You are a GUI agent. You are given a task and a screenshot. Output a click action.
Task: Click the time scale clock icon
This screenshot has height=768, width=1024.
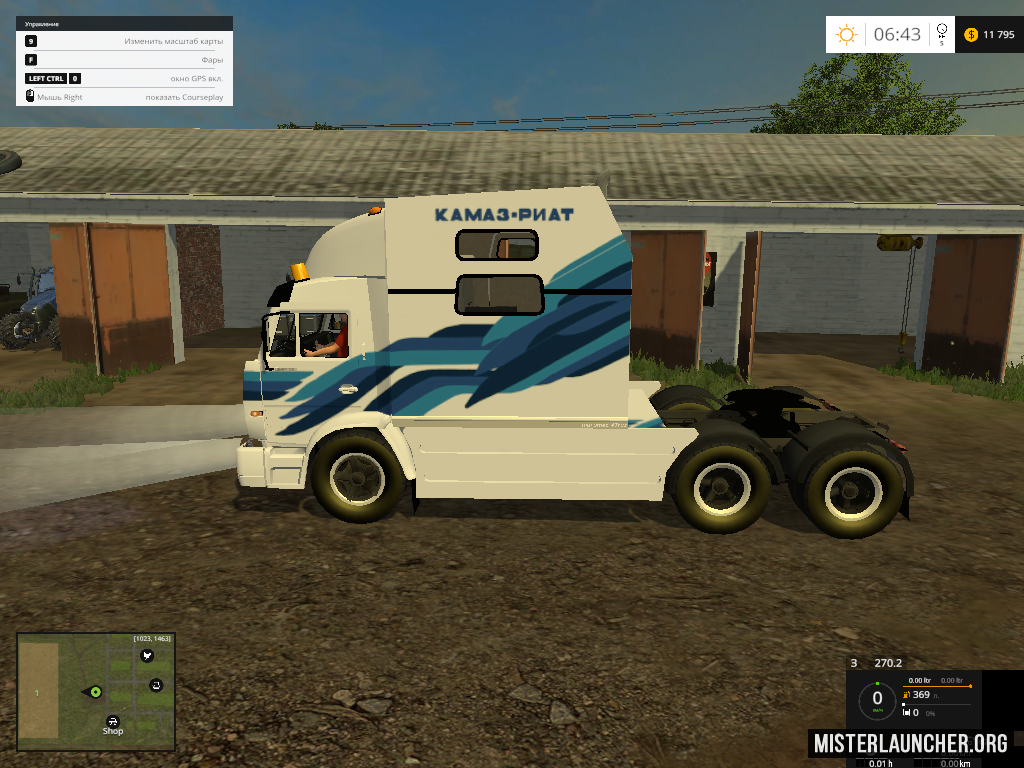(941, 33)
